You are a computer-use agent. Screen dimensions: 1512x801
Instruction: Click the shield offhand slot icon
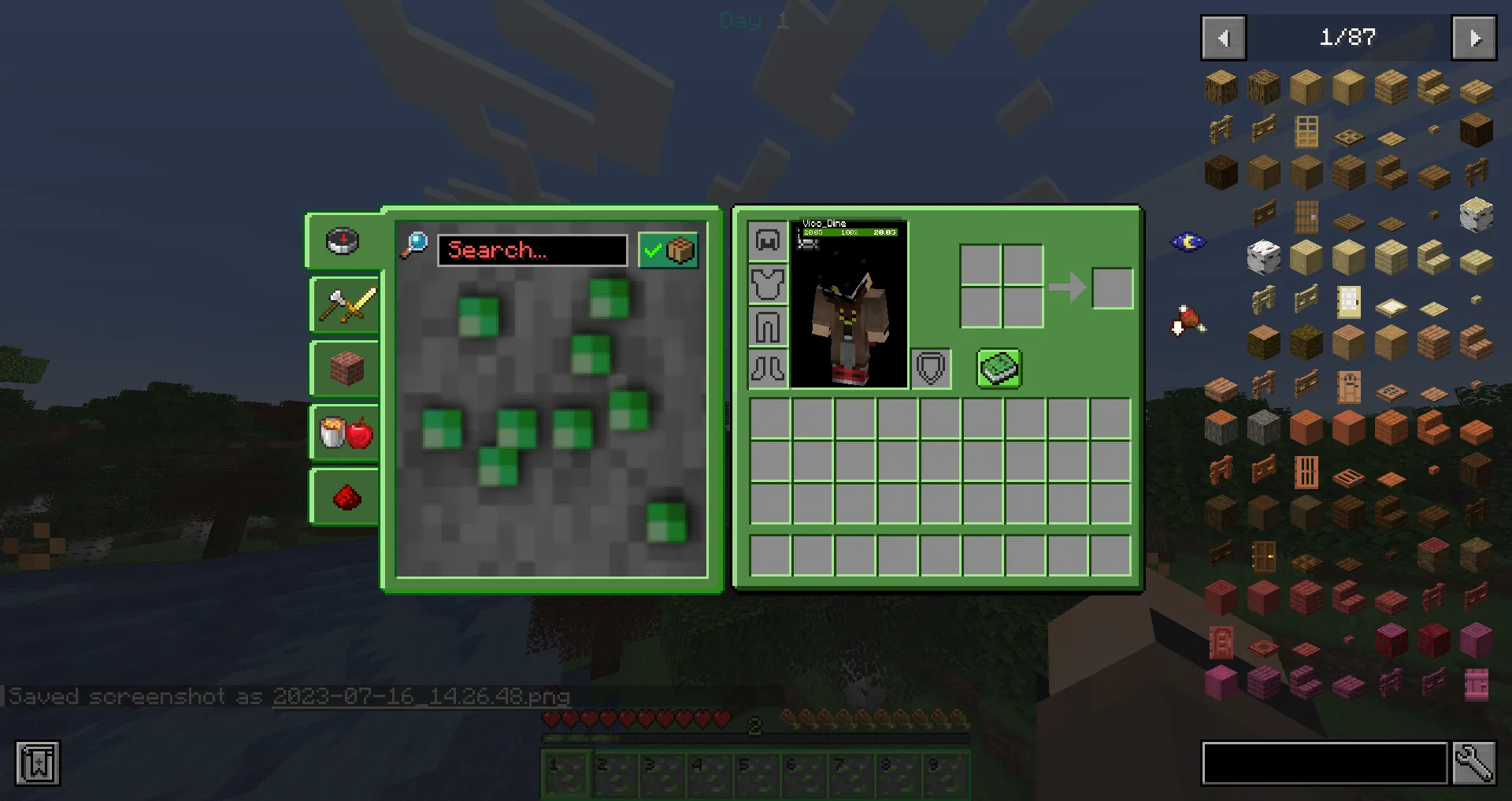tap(931, 368)
